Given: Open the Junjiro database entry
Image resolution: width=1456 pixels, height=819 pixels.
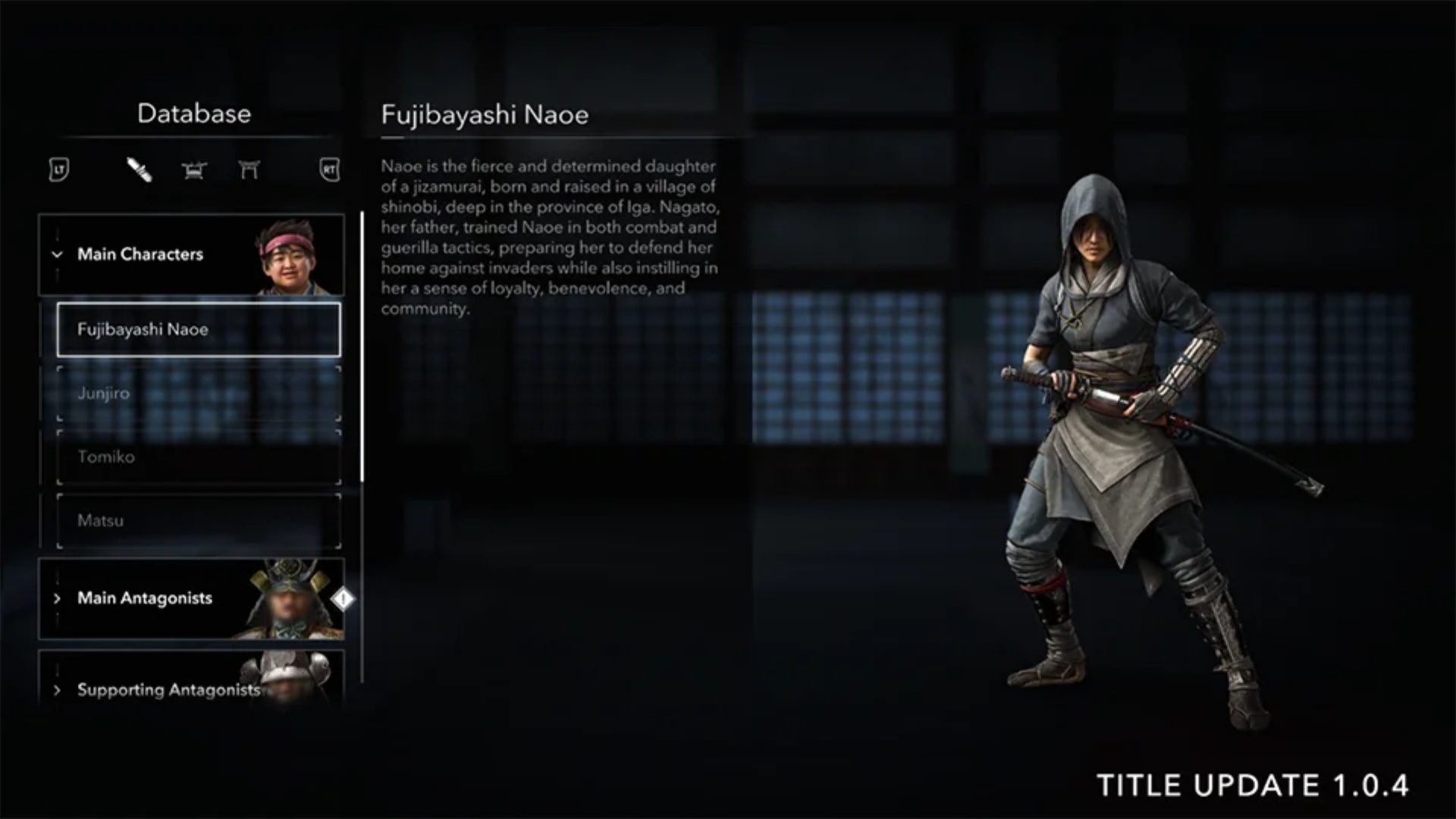Looking at the screenshot, I should coord(198,394).
